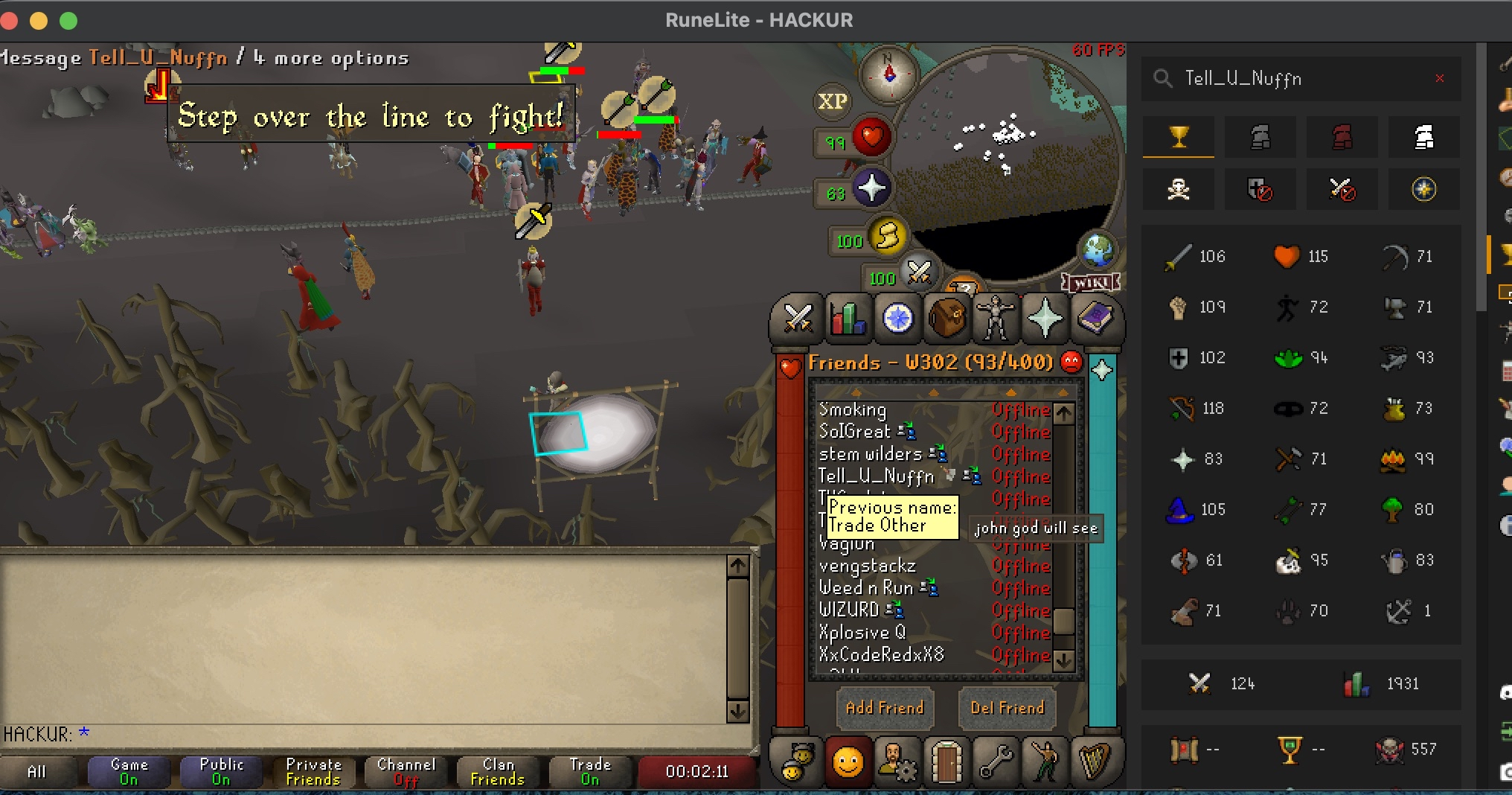Select friend WIZURD in the list
The height and width of the screenshot is (795, 1512).
849,610
